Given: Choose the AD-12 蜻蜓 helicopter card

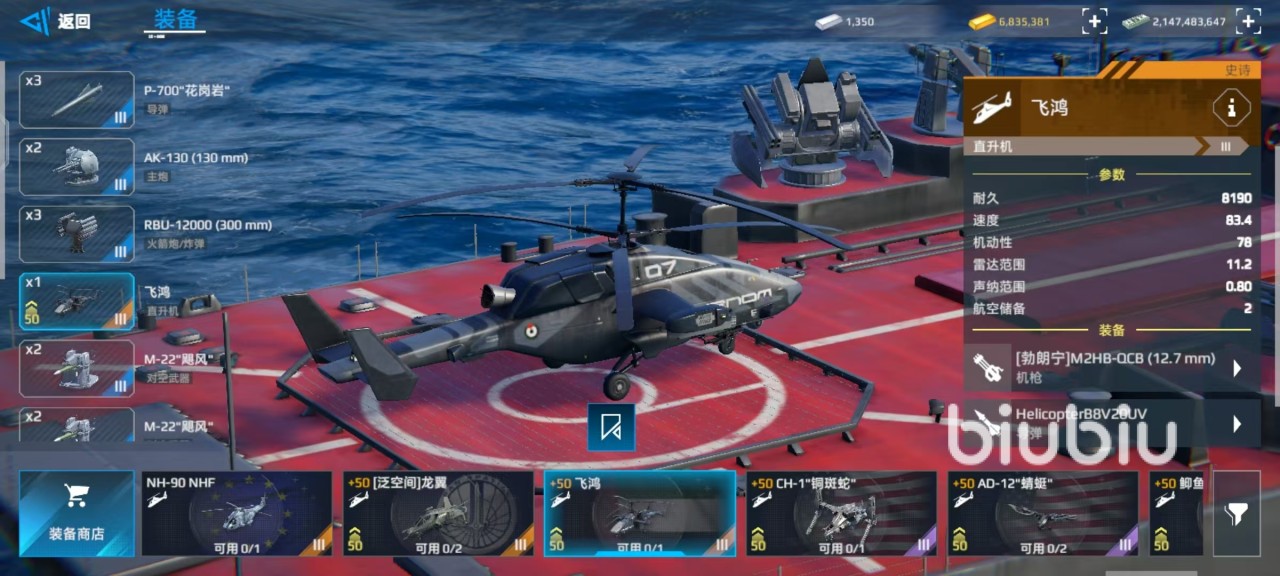Looking at the screenshot, I should pyautogui.click(x=1043, y=513).
